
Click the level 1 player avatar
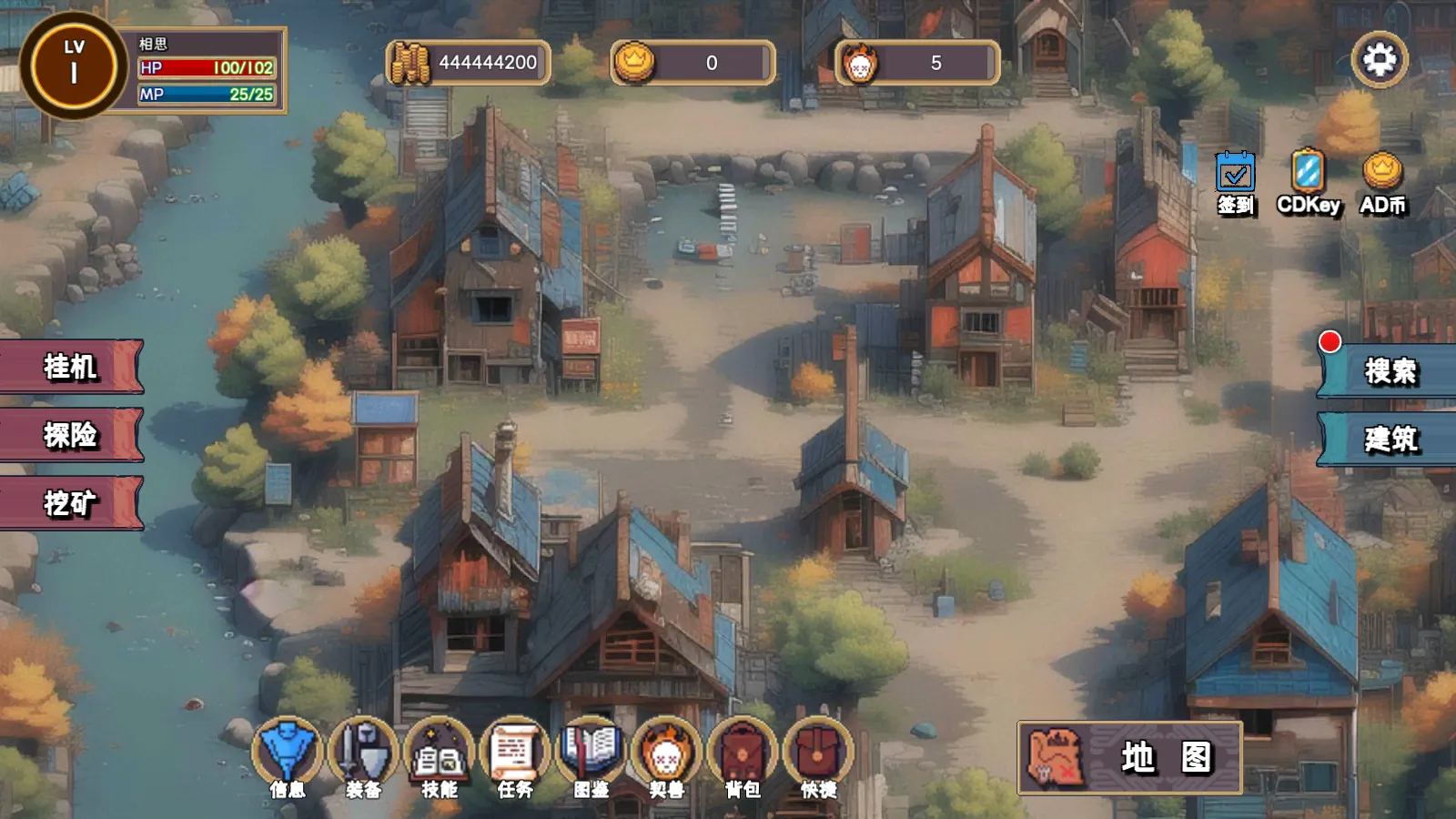coord(74,66)
